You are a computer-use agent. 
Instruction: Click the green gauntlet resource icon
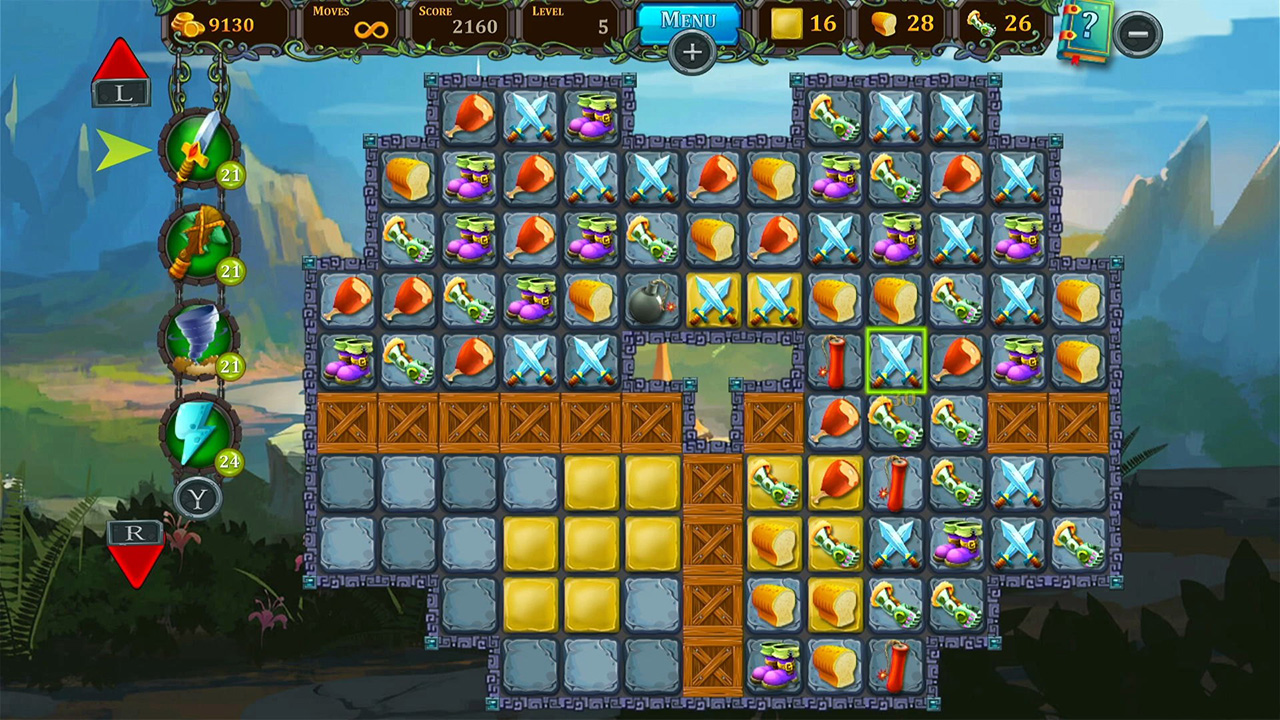tap(983, 24)
